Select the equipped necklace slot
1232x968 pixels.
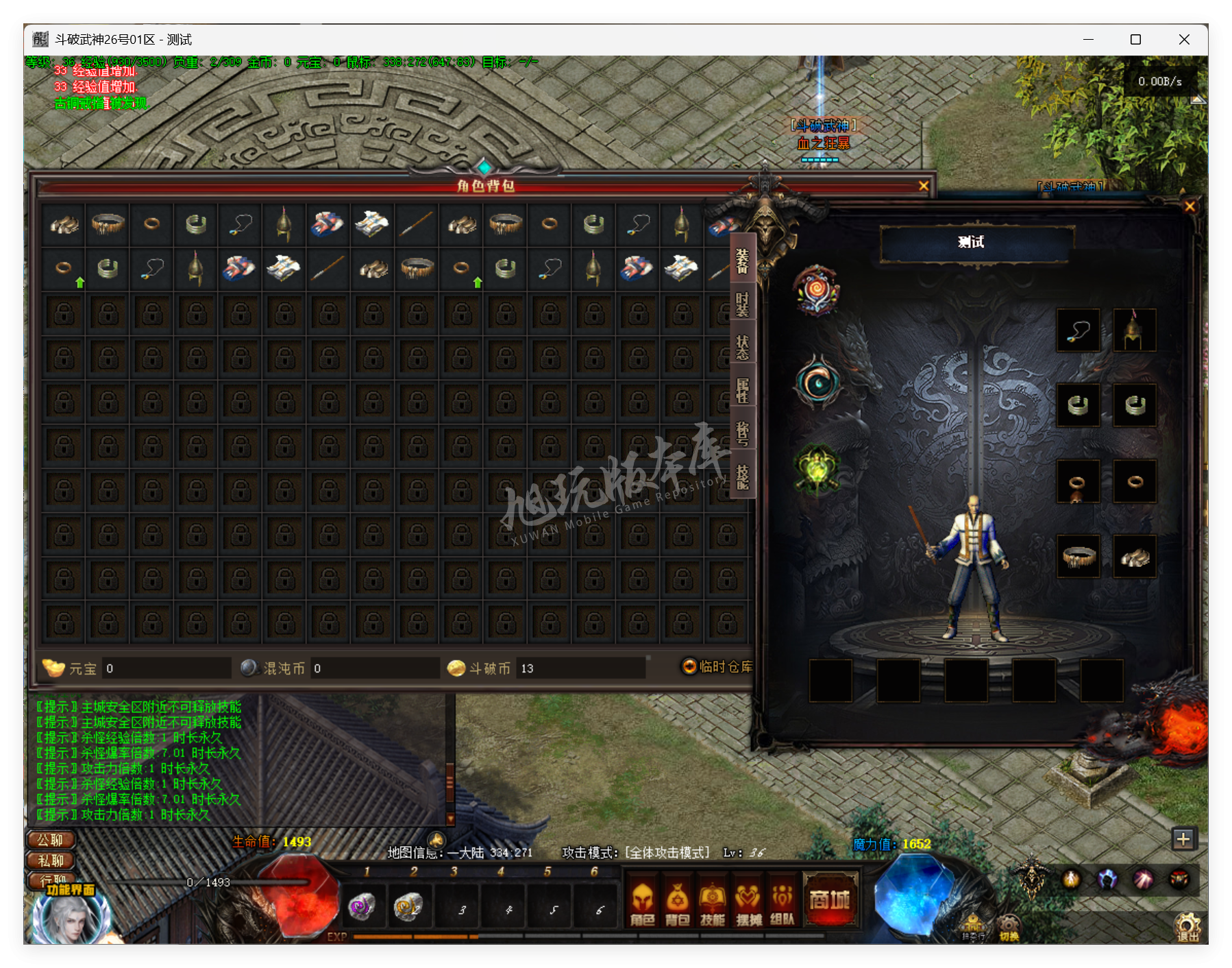tap(1078, 330)
